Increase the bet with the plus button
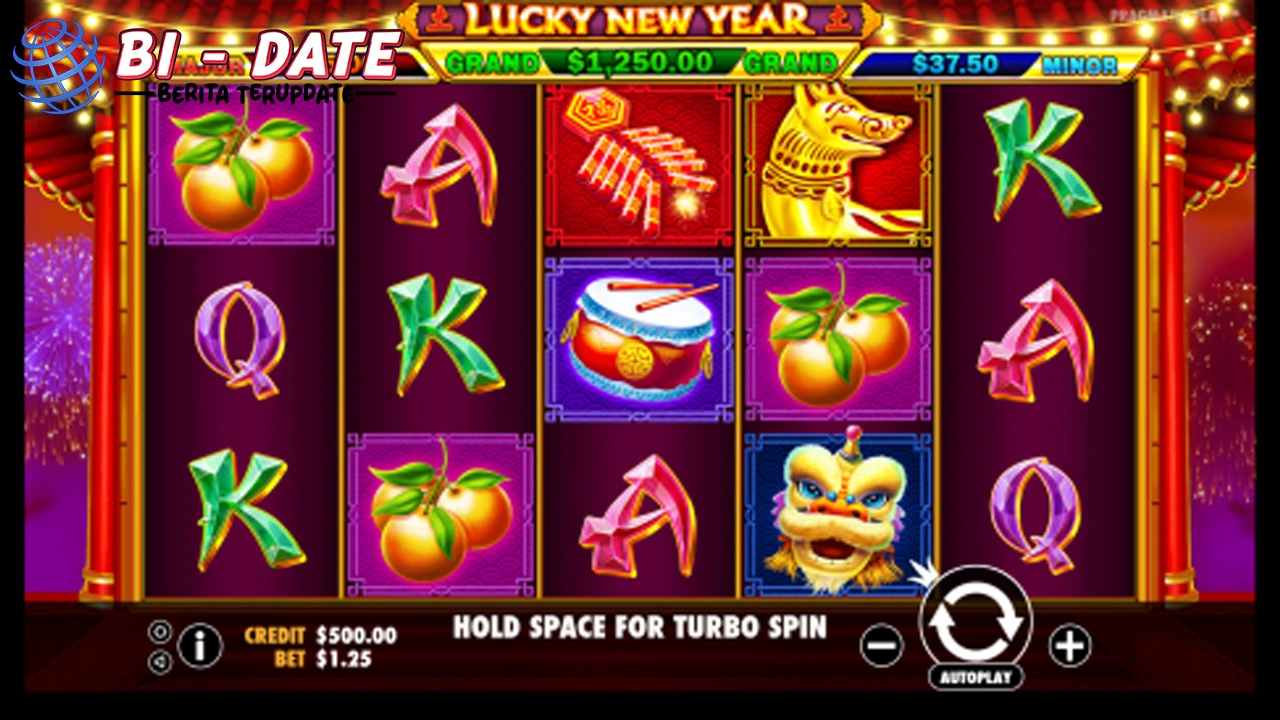The image size is (1280, 720). 1070,647
